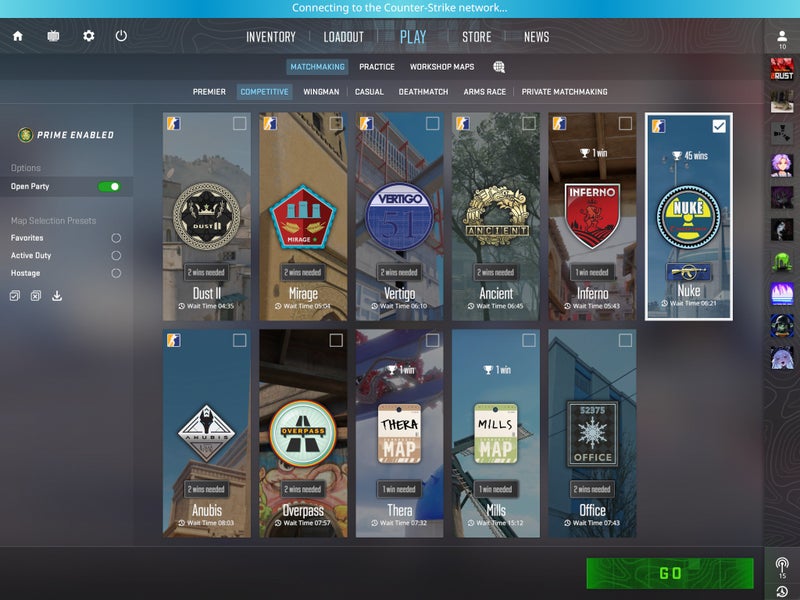Image resolution: width=800 pixels, height=600 pixels.
Task: Select the Active Duty preset
Action: tap(116, 255)
